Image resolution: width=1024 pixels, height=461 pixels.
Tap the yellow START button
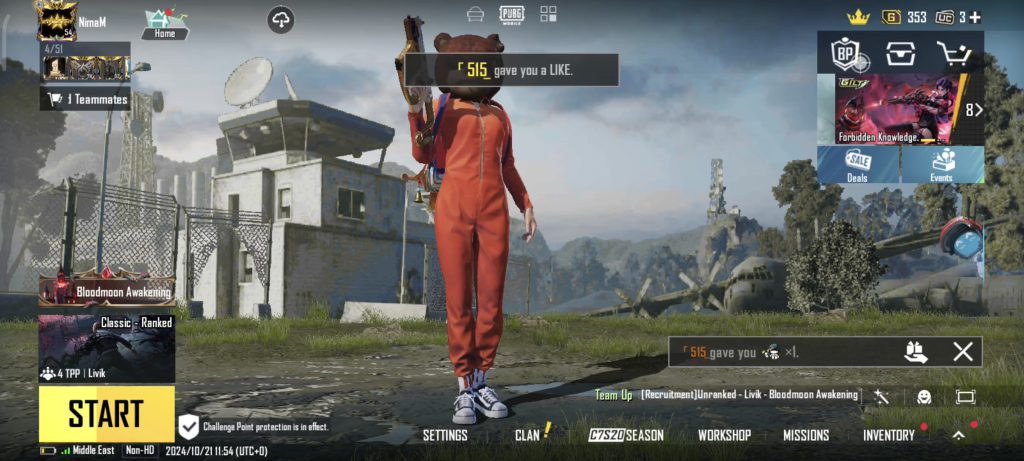(106, 413)
